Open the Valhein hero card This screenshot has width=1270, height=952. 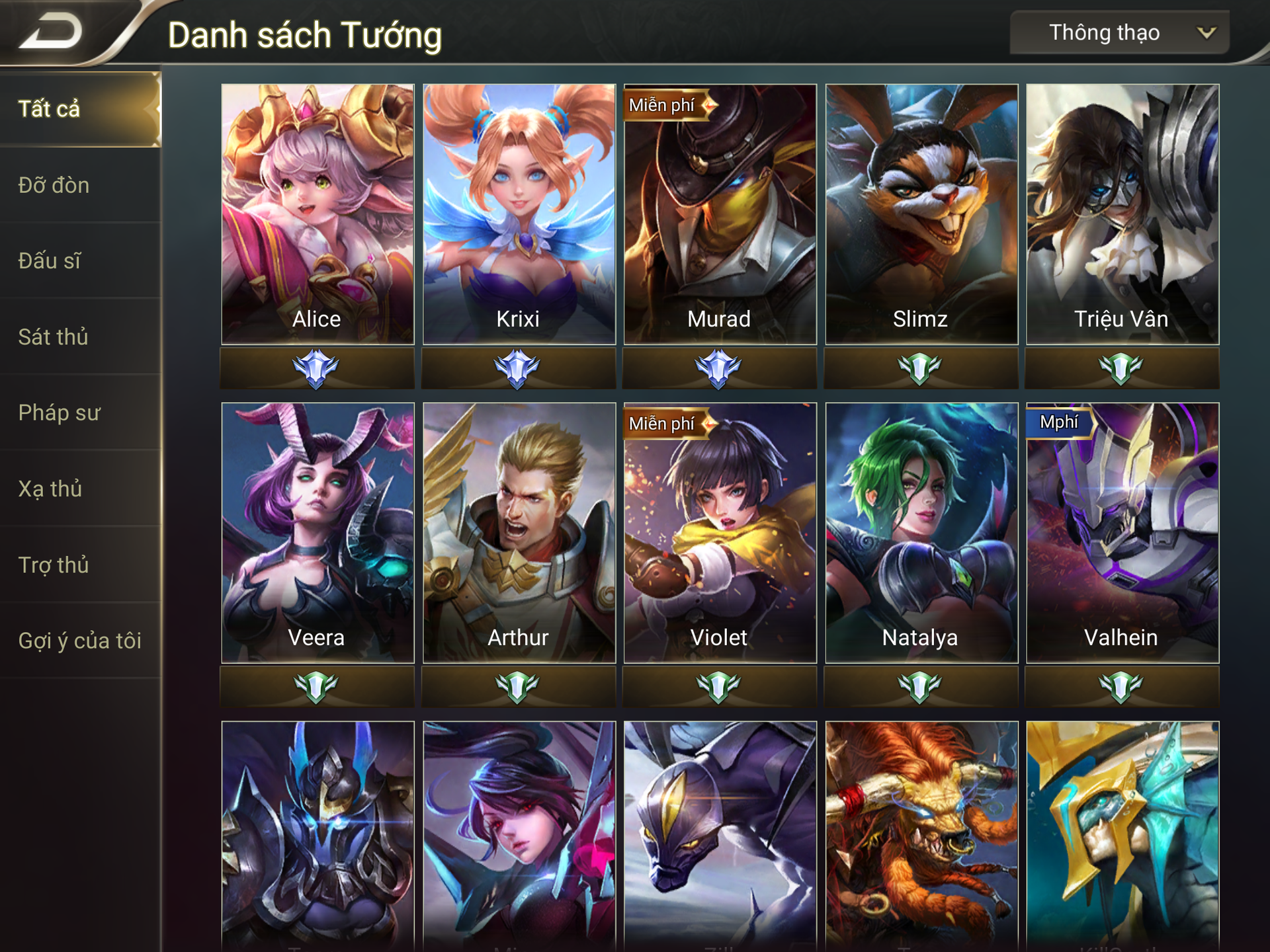pyautogui.click(x=1122, y=533)
